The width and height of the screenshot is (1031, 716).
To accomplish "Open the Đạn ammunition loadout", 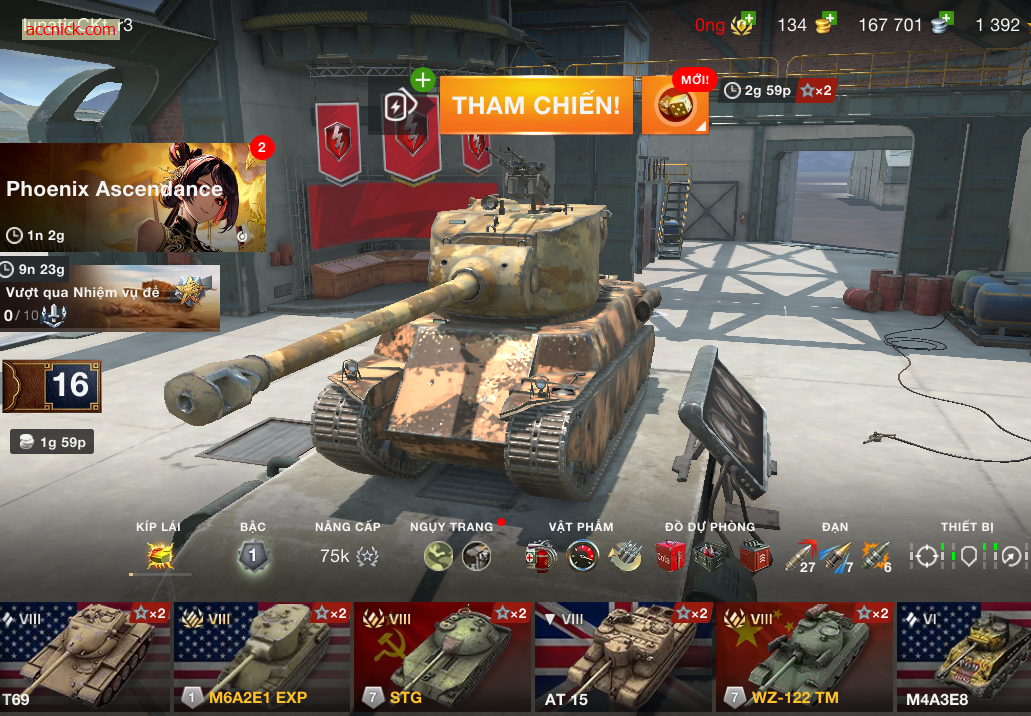I will [x=837, y=555].
